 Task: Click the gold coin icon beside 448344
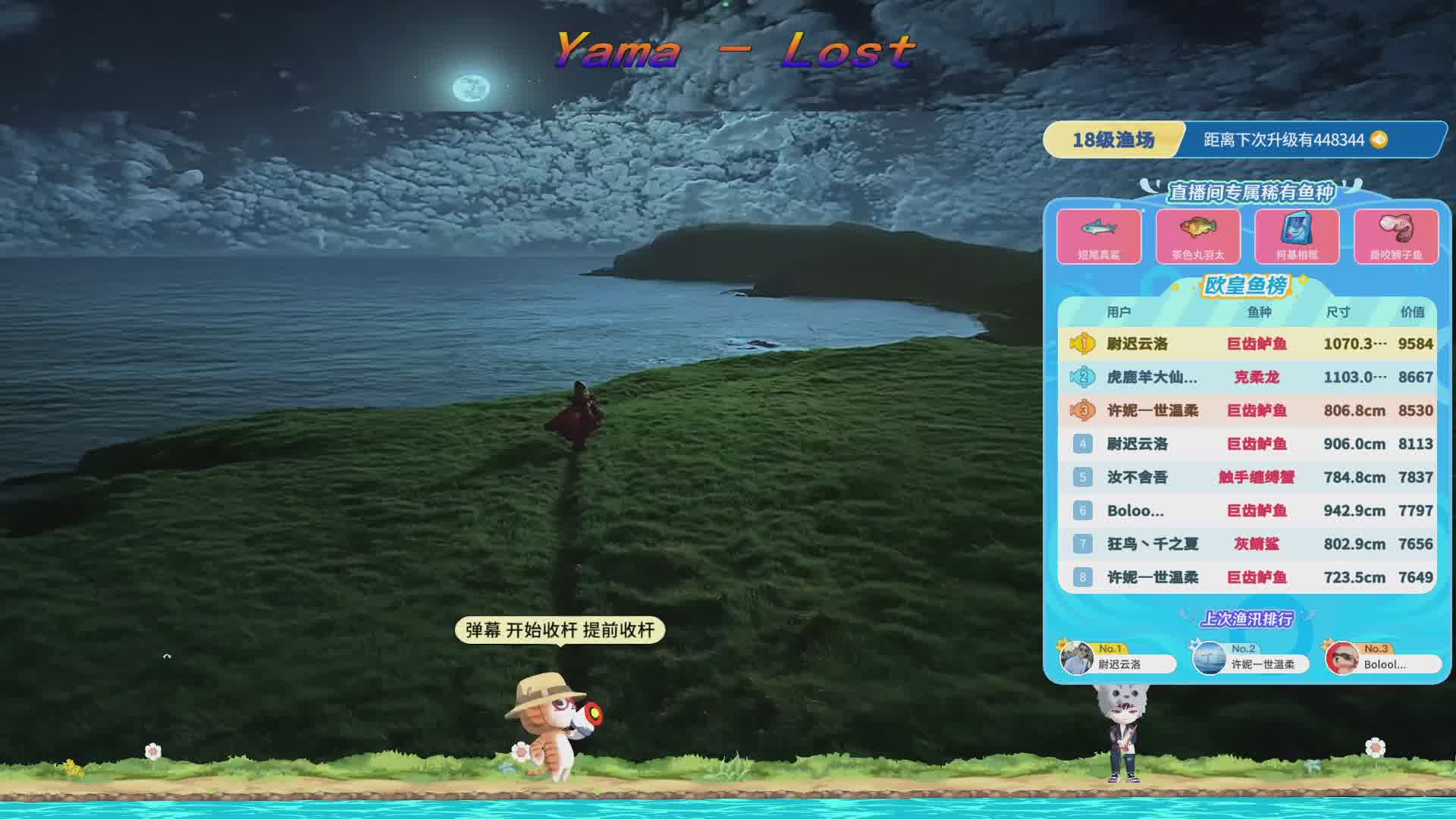click(1379, 140)
